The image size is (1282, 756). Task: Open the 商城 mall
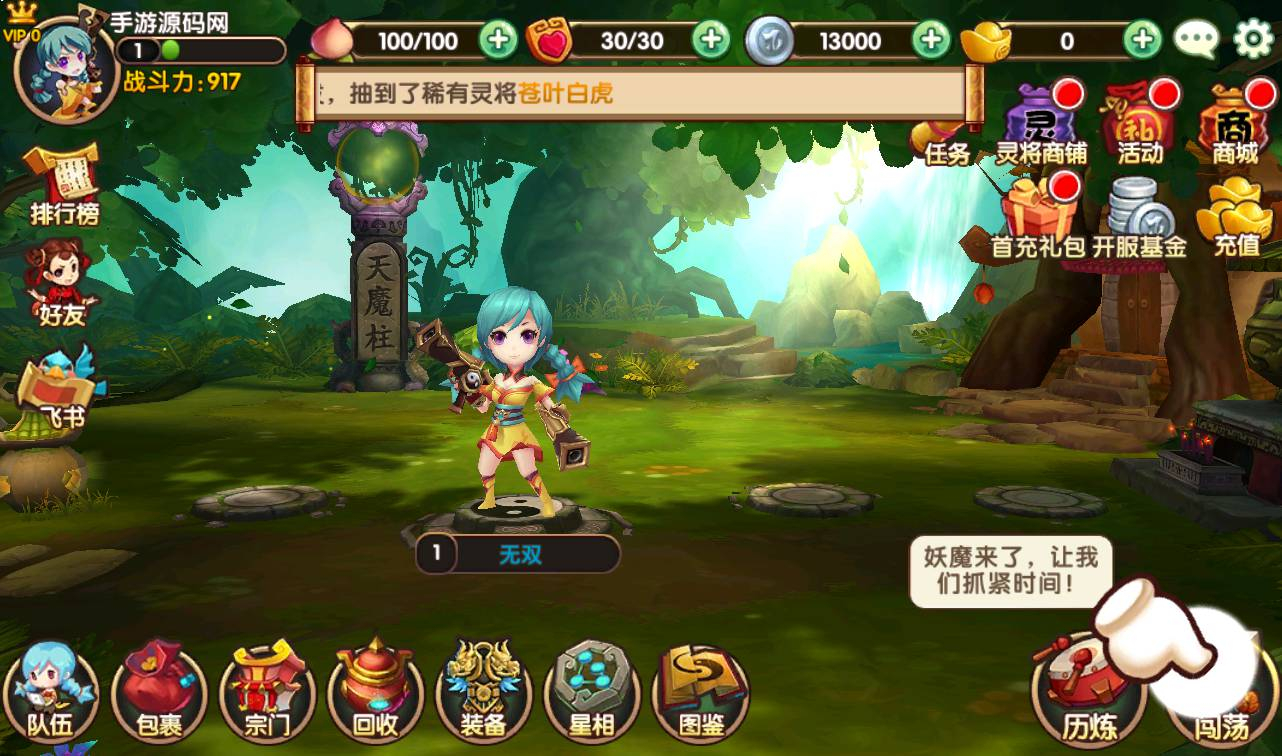[x=1235, y=126]
